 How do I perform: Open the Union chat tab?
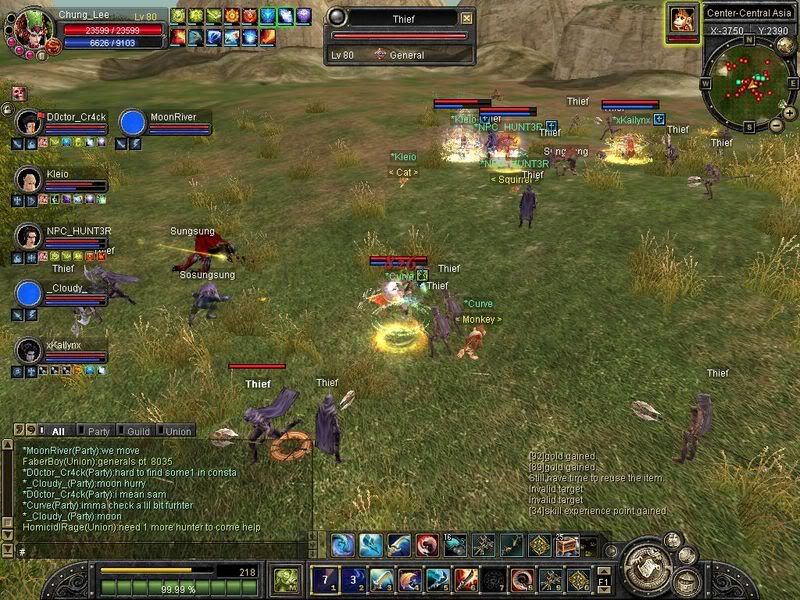pos(177,431)
